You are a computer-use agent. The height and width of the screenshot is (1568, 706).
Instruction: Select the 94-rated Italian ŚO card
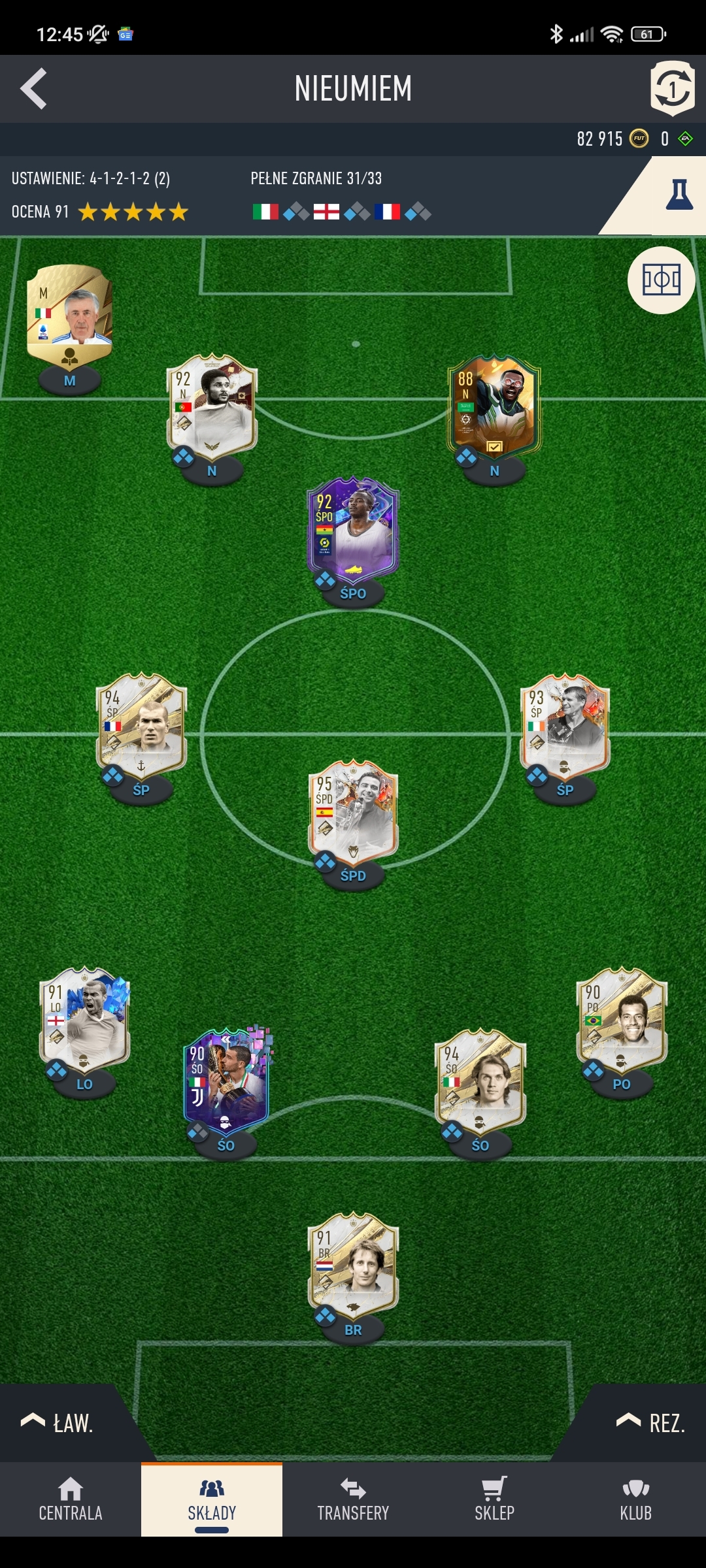pyautogui.click(x=480, y=1081)
